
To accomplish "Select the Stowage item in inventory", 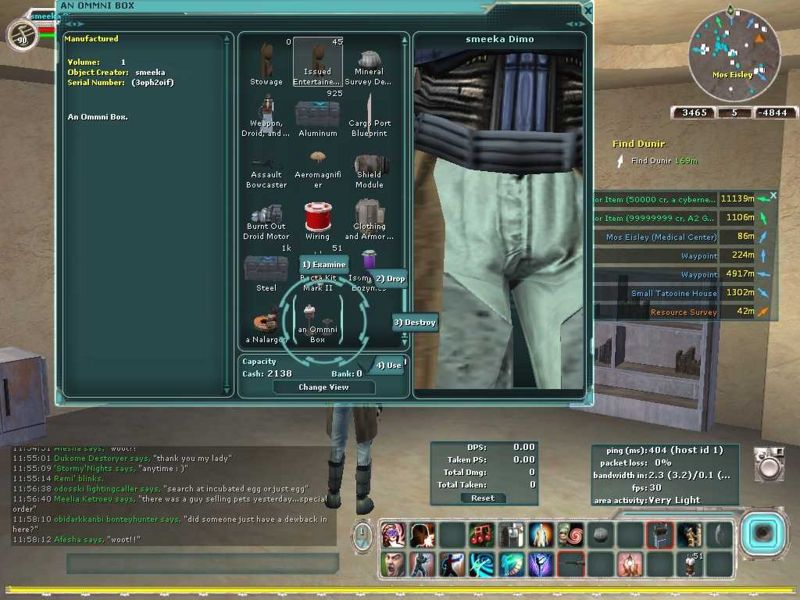I will coord(266,63).
